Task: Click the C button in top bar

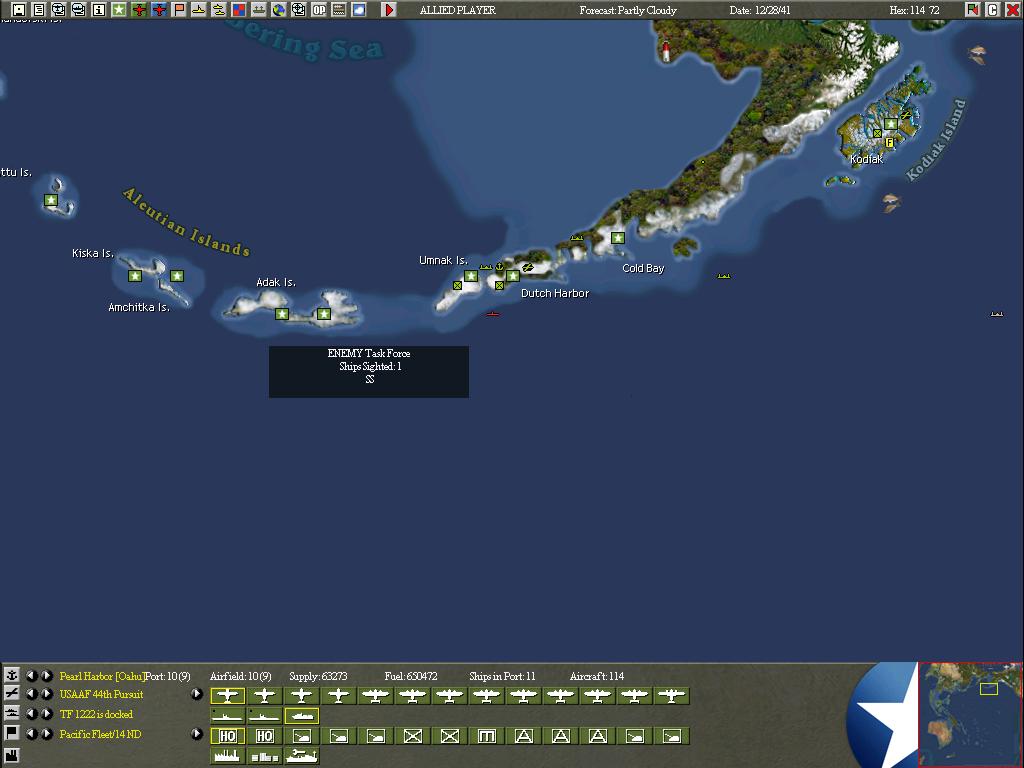Action: [993, 10]
